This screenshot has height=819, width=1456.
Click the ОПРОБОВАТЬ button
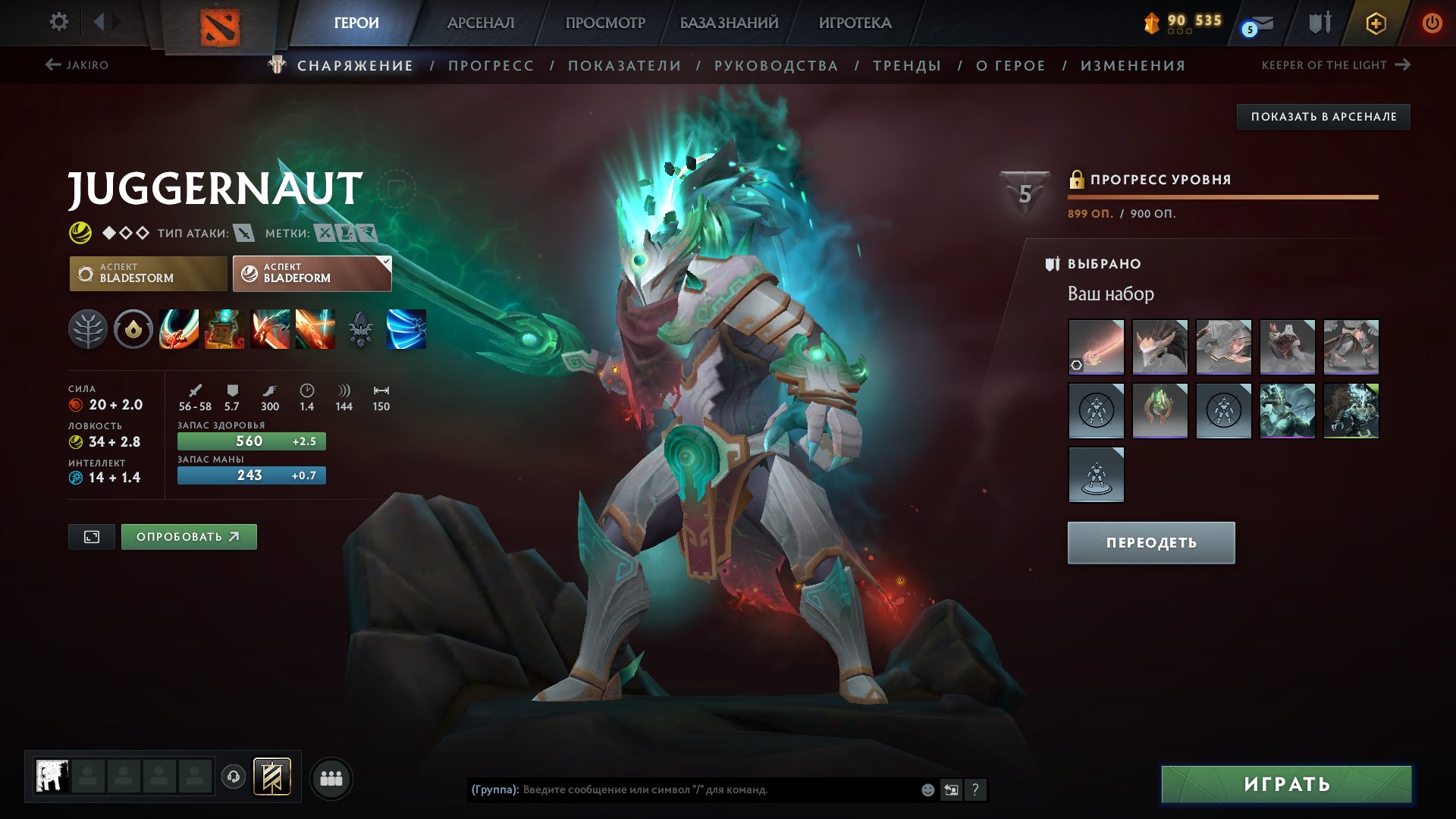[188, 535]
